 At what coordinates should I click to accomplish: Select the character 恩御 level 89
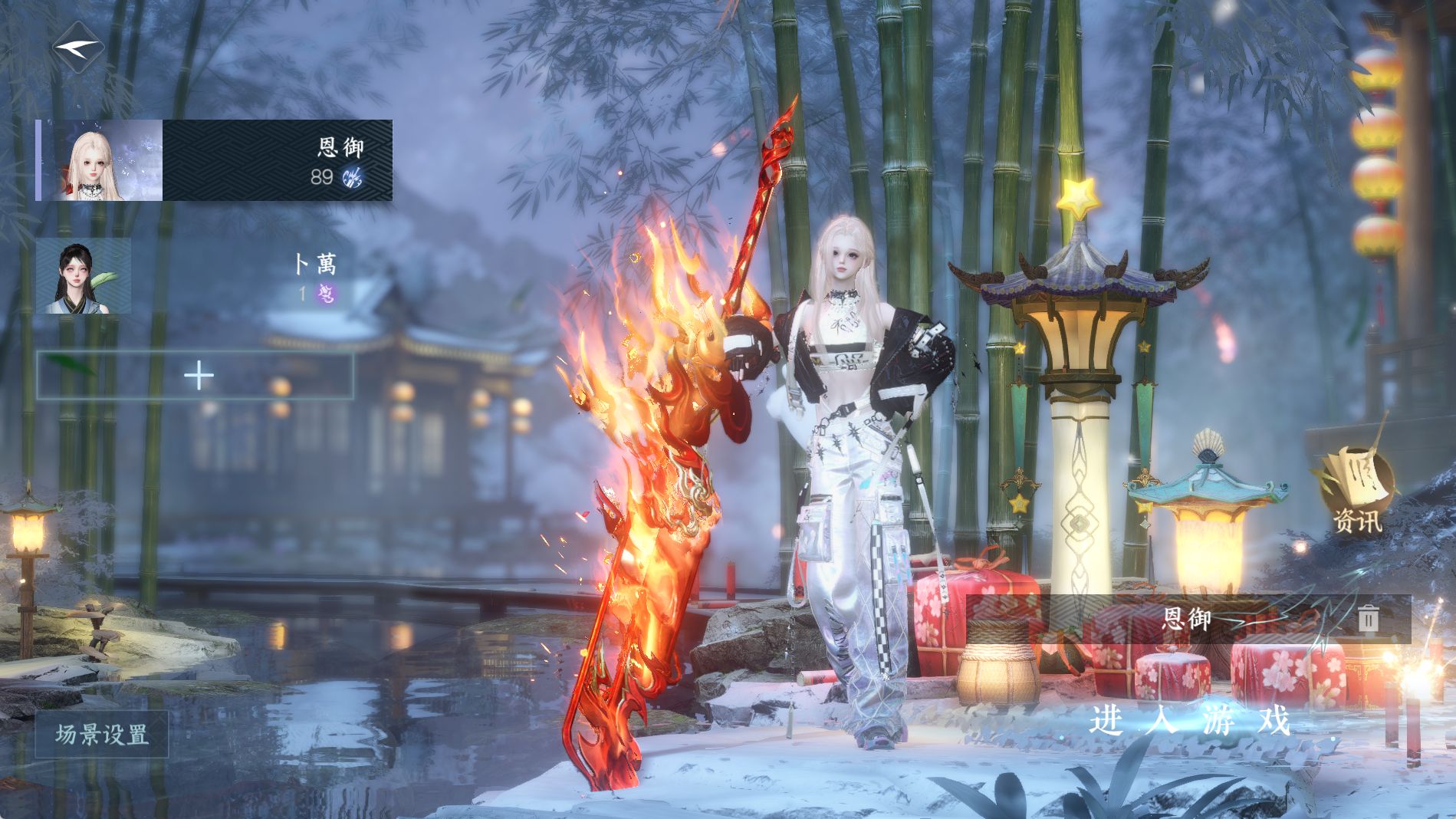[215, 160]
